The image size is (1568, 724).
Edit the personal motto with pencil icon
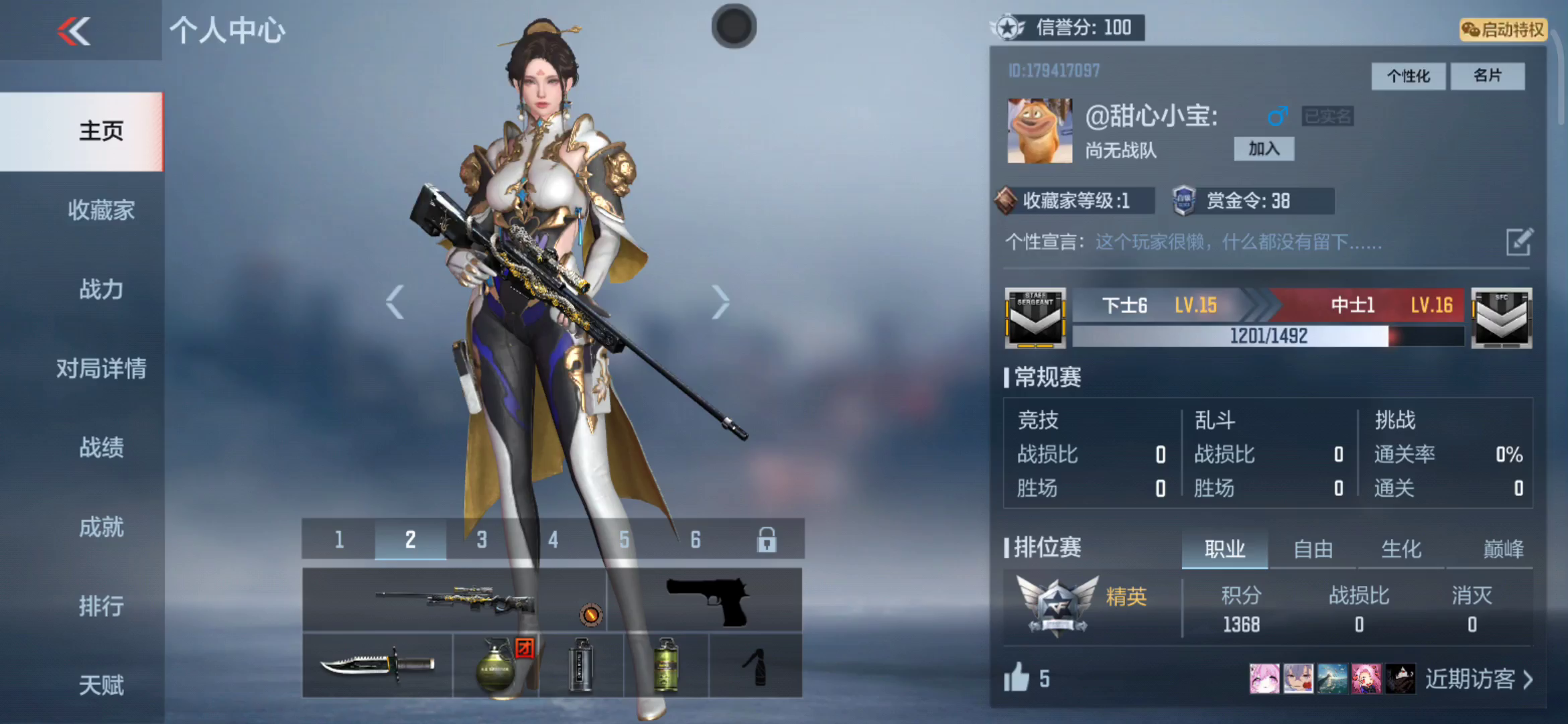tap(1518, 242)
